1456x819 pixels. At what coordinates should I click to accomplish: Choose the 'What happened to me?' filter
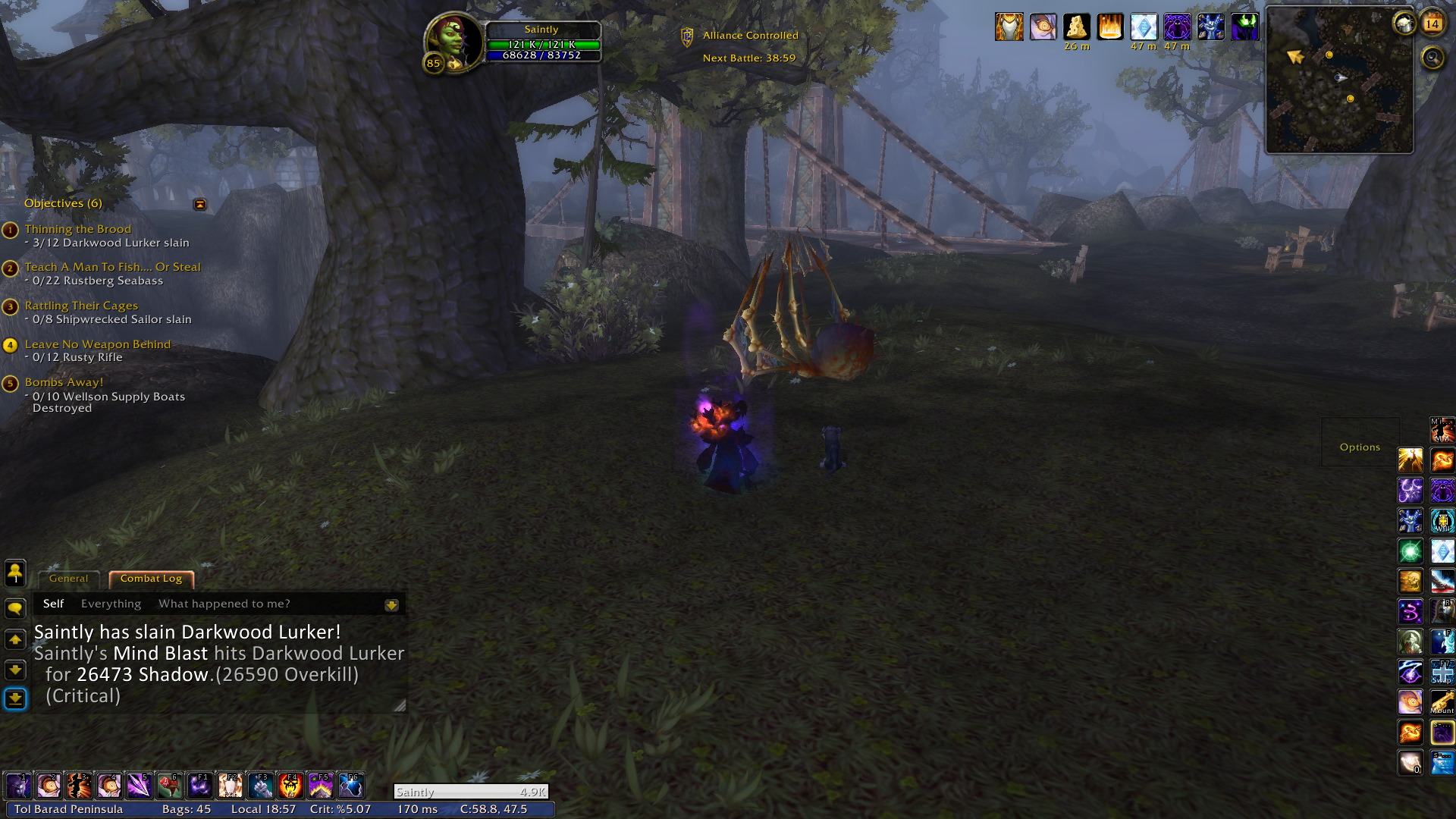click(x=224, y=604)
